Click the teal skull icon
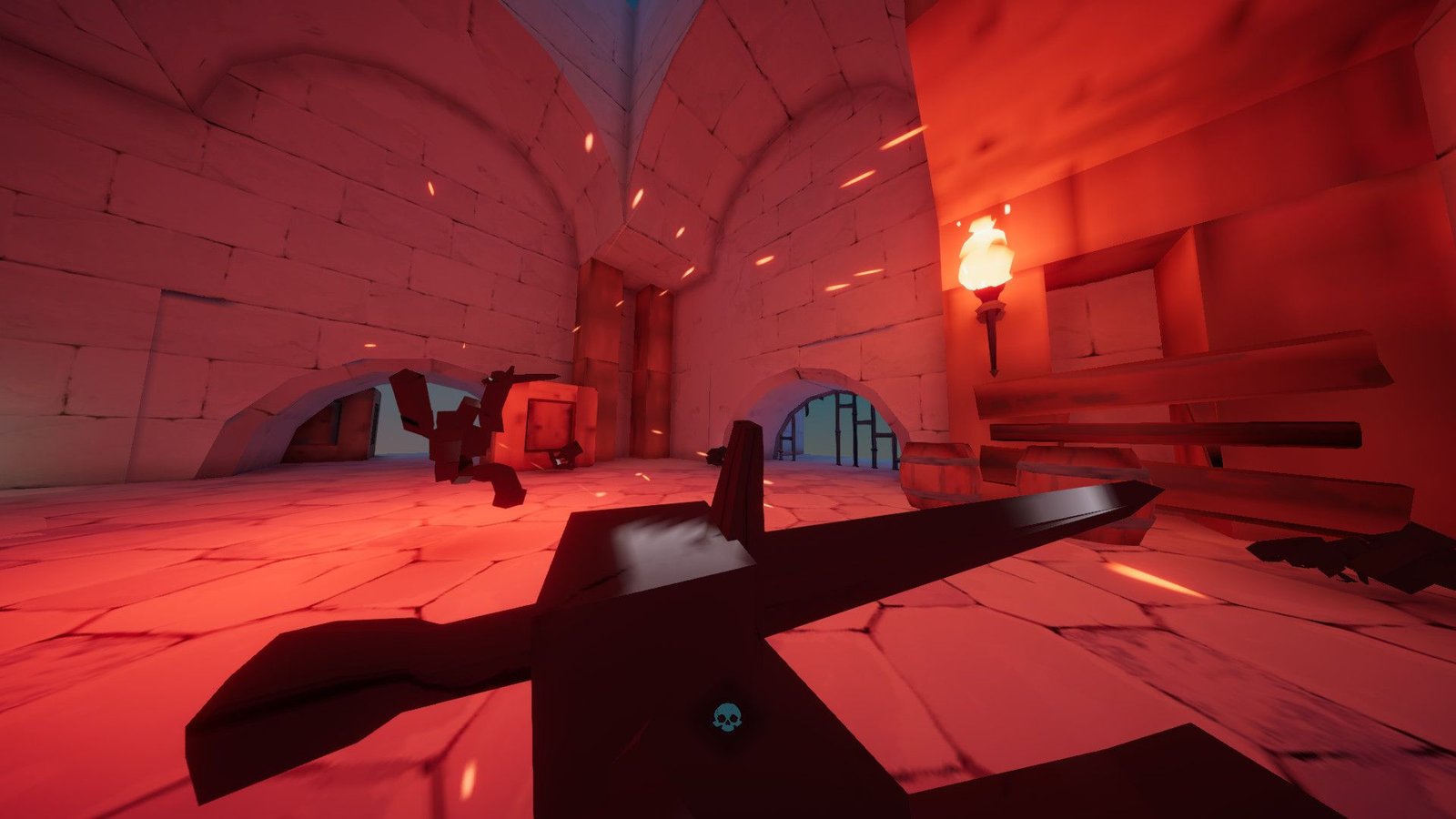Viewport: 1456px width, 819px height. coord(725,719)
